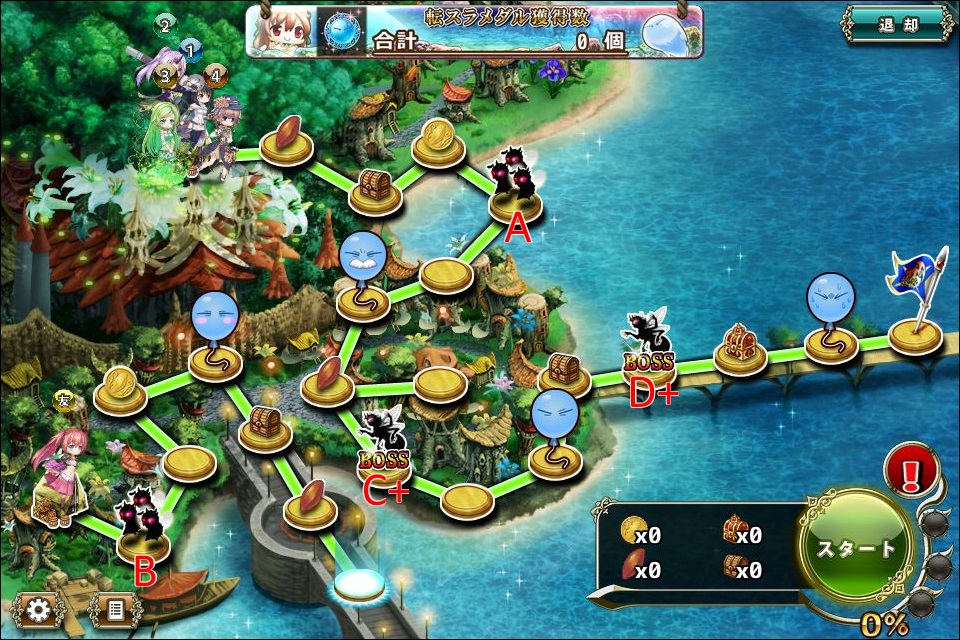Open the red exclamation mark alert

click(911, 471)
